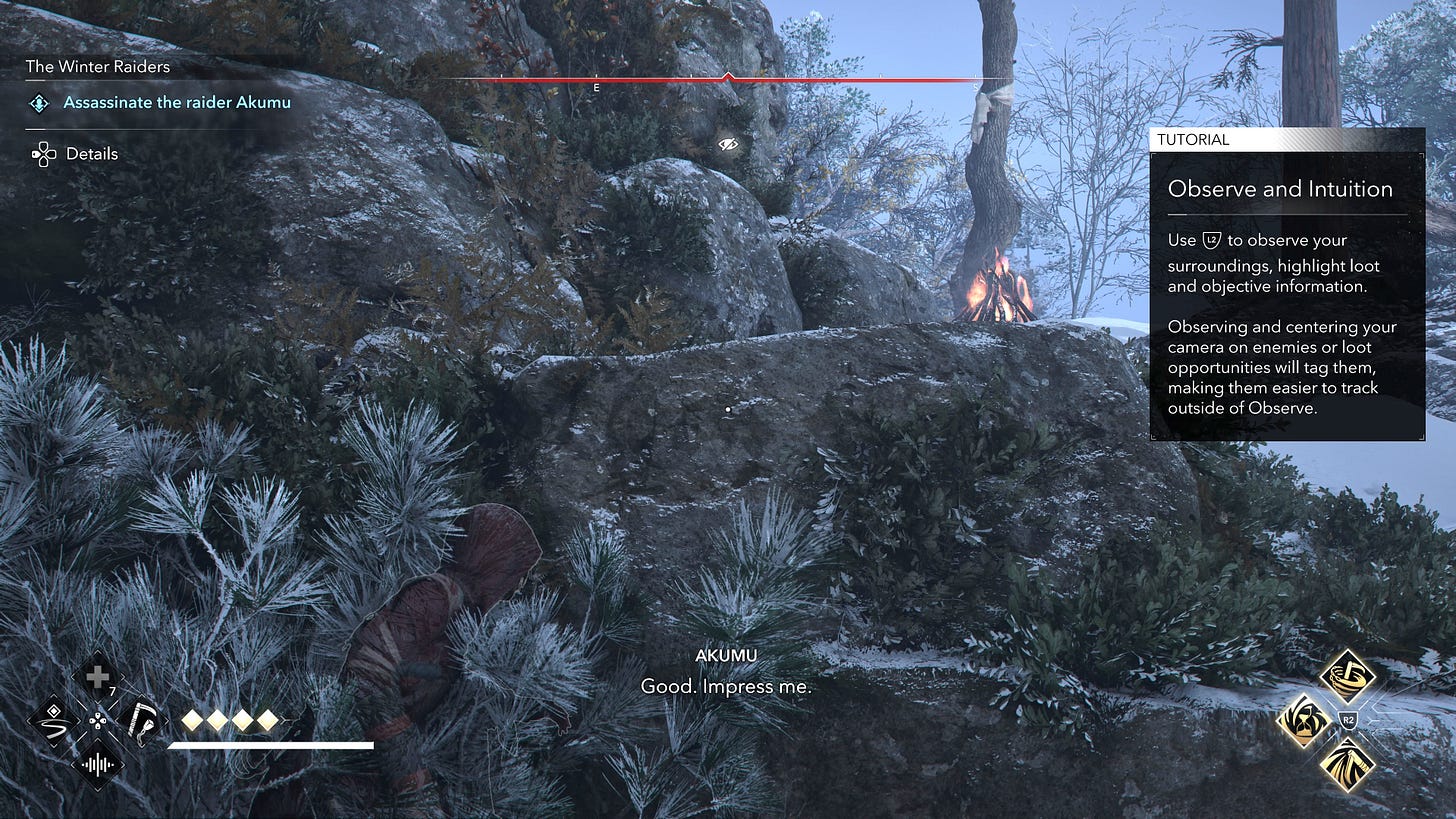Viewport: 1456px width, 819px height.
Task: Select the winding path guide icon
Action: pyautogui.click(x=53, y=720)
